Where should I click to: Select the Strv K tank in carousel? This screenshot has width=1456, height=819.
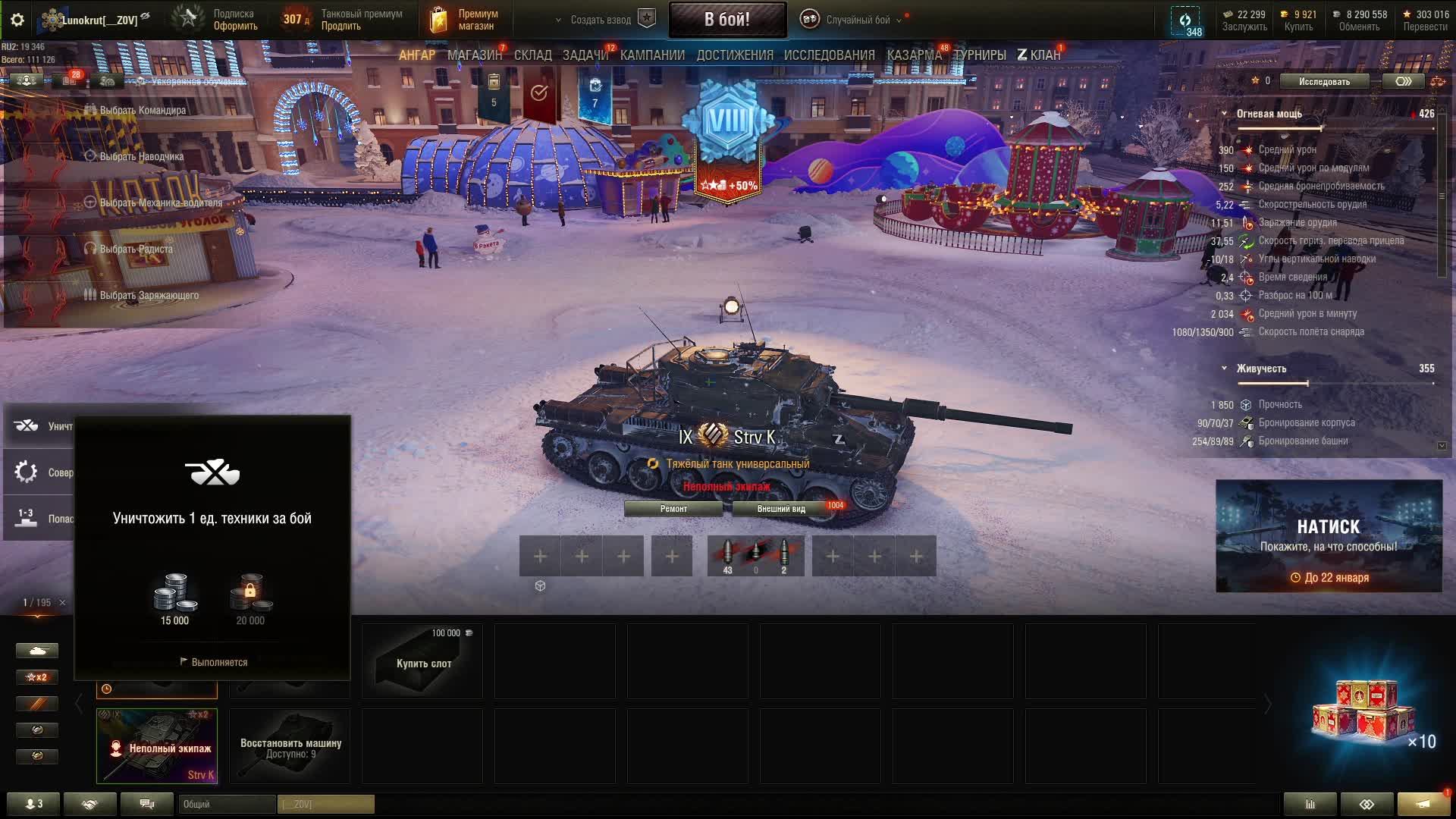157,746
